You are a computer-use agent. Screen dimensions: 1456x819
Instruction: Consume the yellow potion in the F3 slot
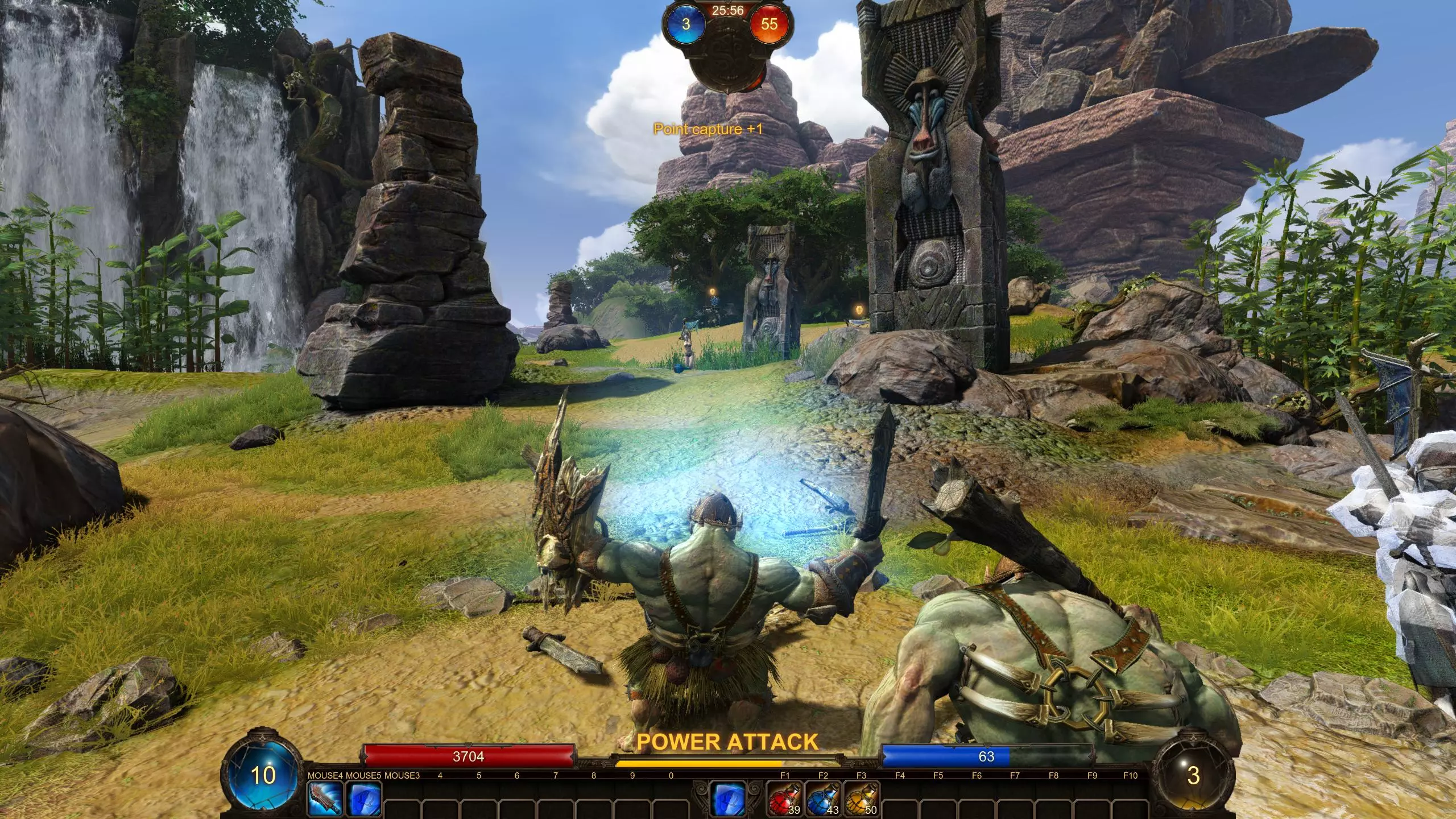tap(861, 799)
